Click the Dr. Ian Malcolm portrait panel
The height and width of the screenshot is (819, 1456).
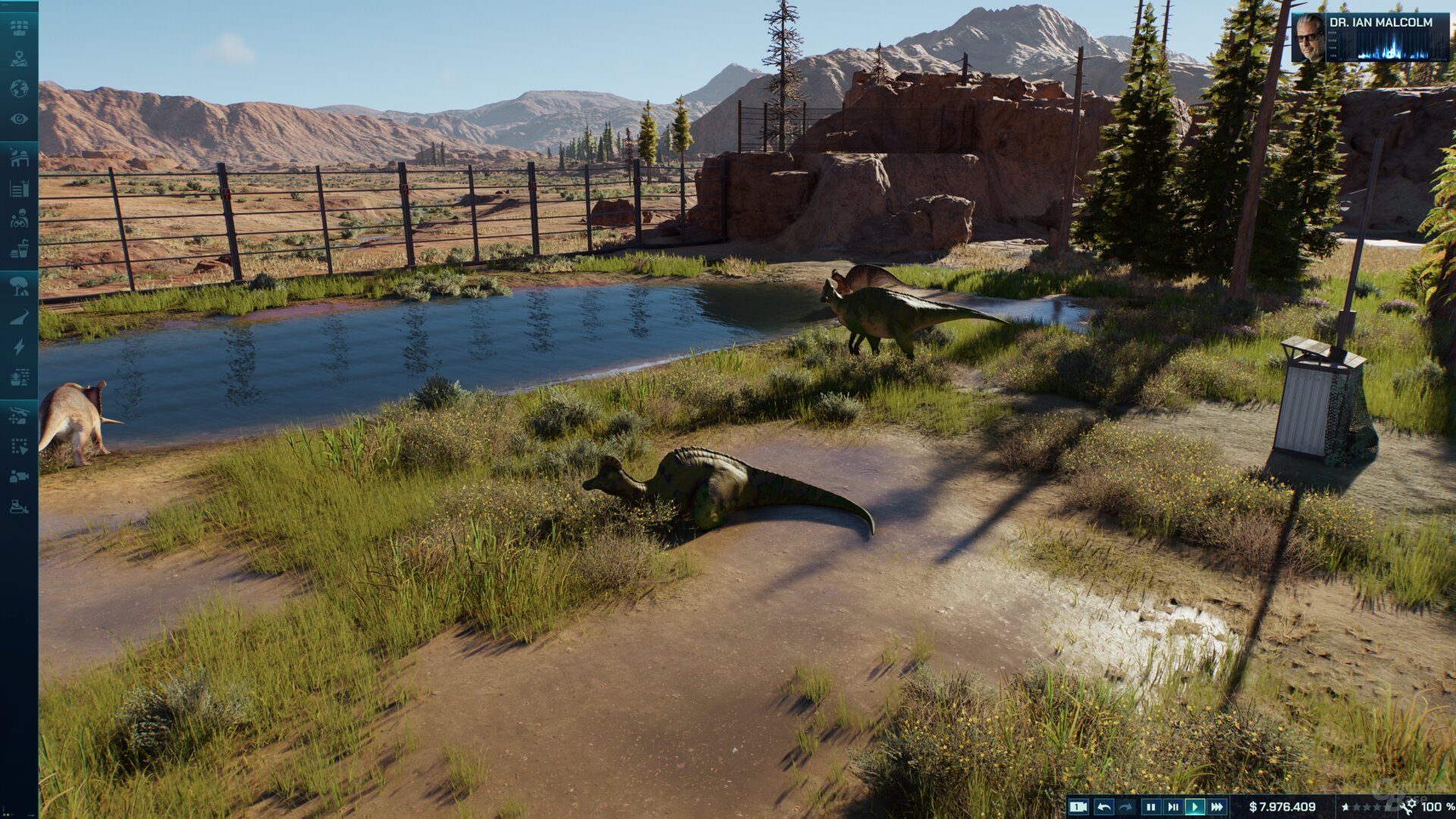coord(1371,37)
